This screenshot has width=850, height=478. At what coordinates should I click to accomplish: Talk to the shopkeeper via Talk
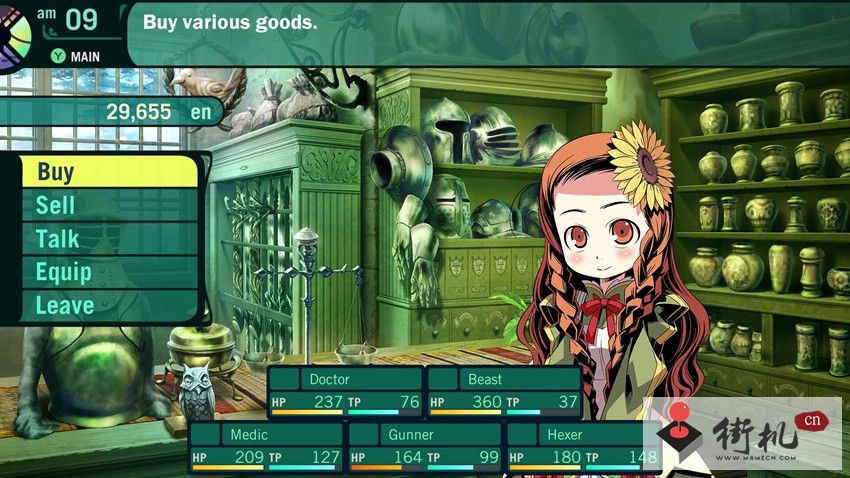click(108, 239)
